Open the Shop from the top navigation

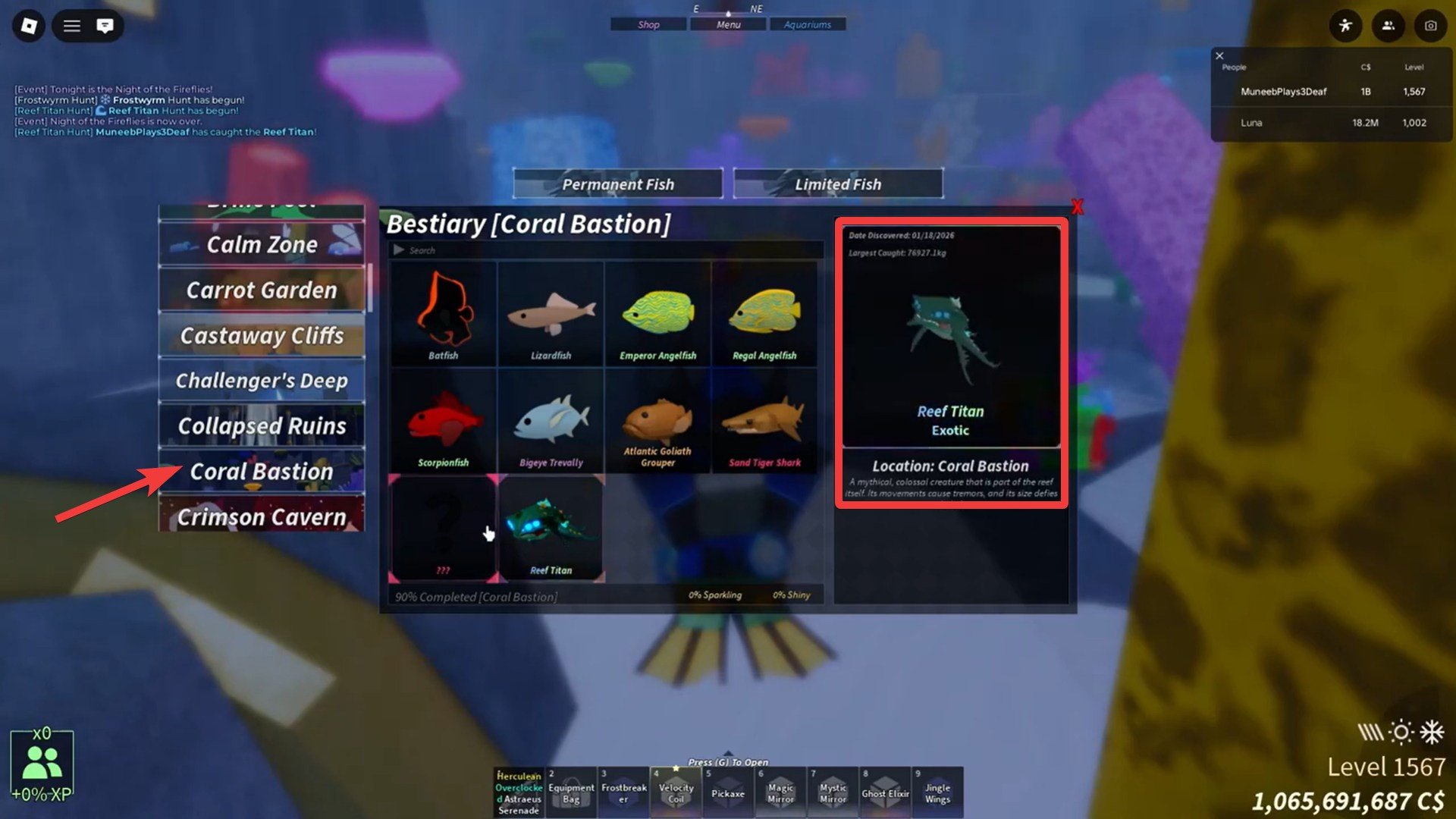tap(648, 24)
